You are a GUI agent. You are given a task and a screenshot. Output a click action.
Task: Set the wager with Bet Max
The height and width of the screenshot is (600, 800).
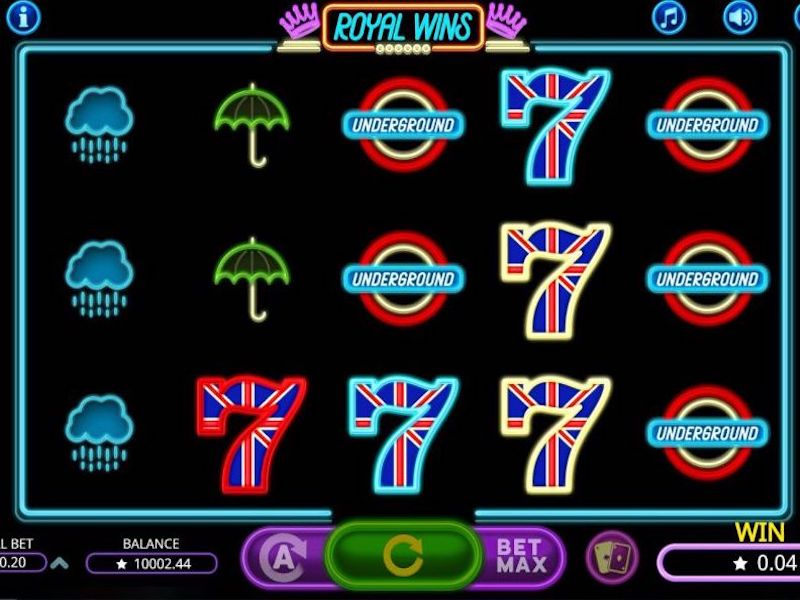(522, 558)
